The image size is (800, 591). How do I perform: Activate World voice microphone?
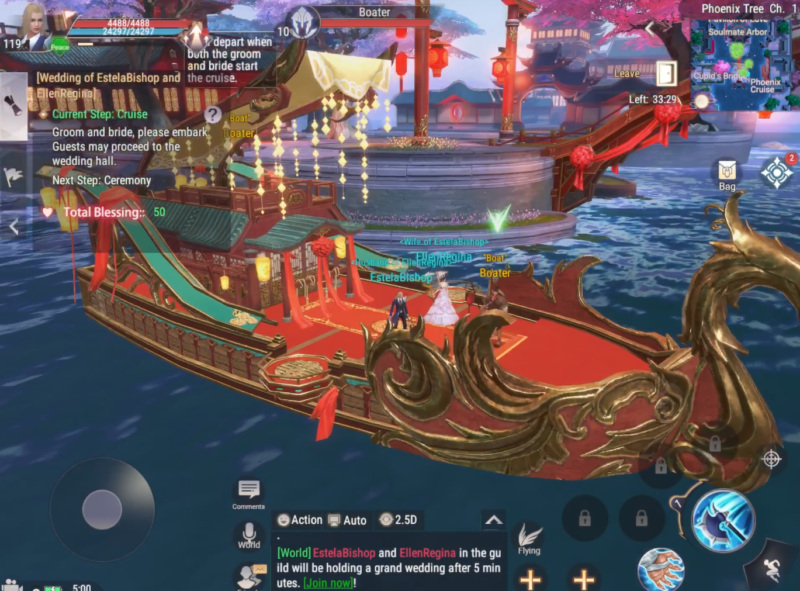click(x=249, y=534)
